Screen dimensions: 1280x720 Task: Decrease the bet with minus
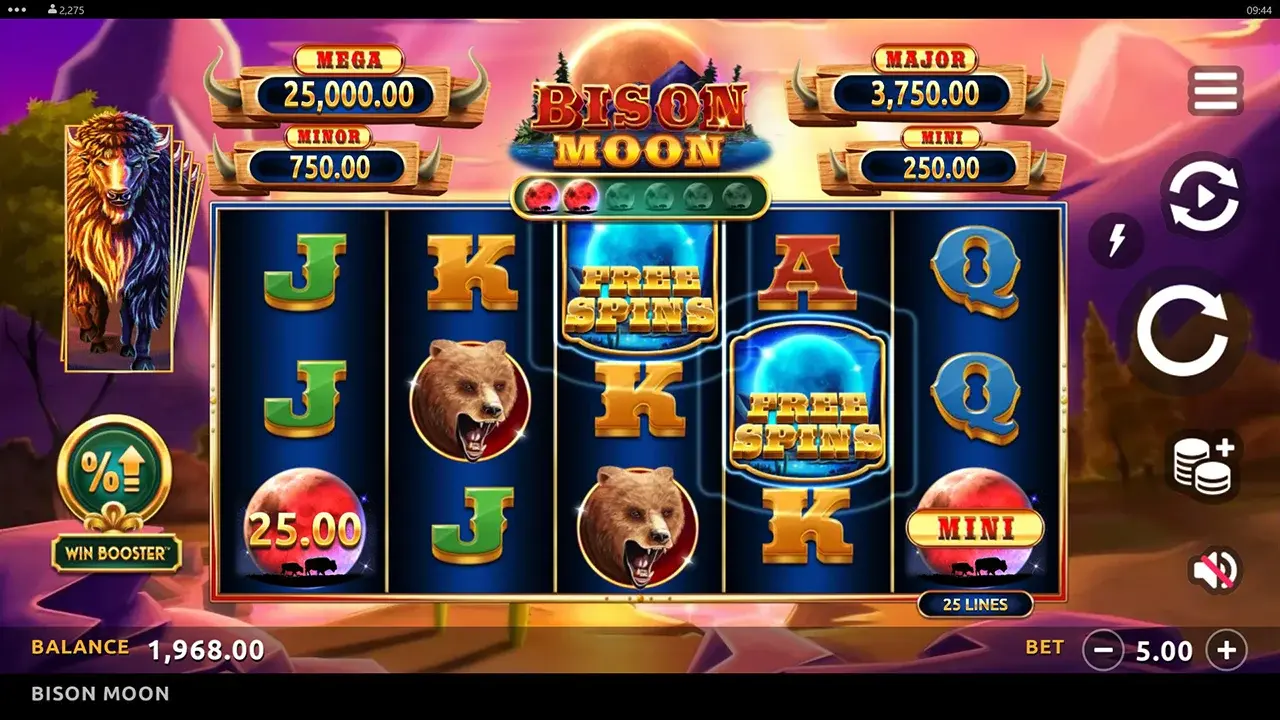(x=1104, y=651)
